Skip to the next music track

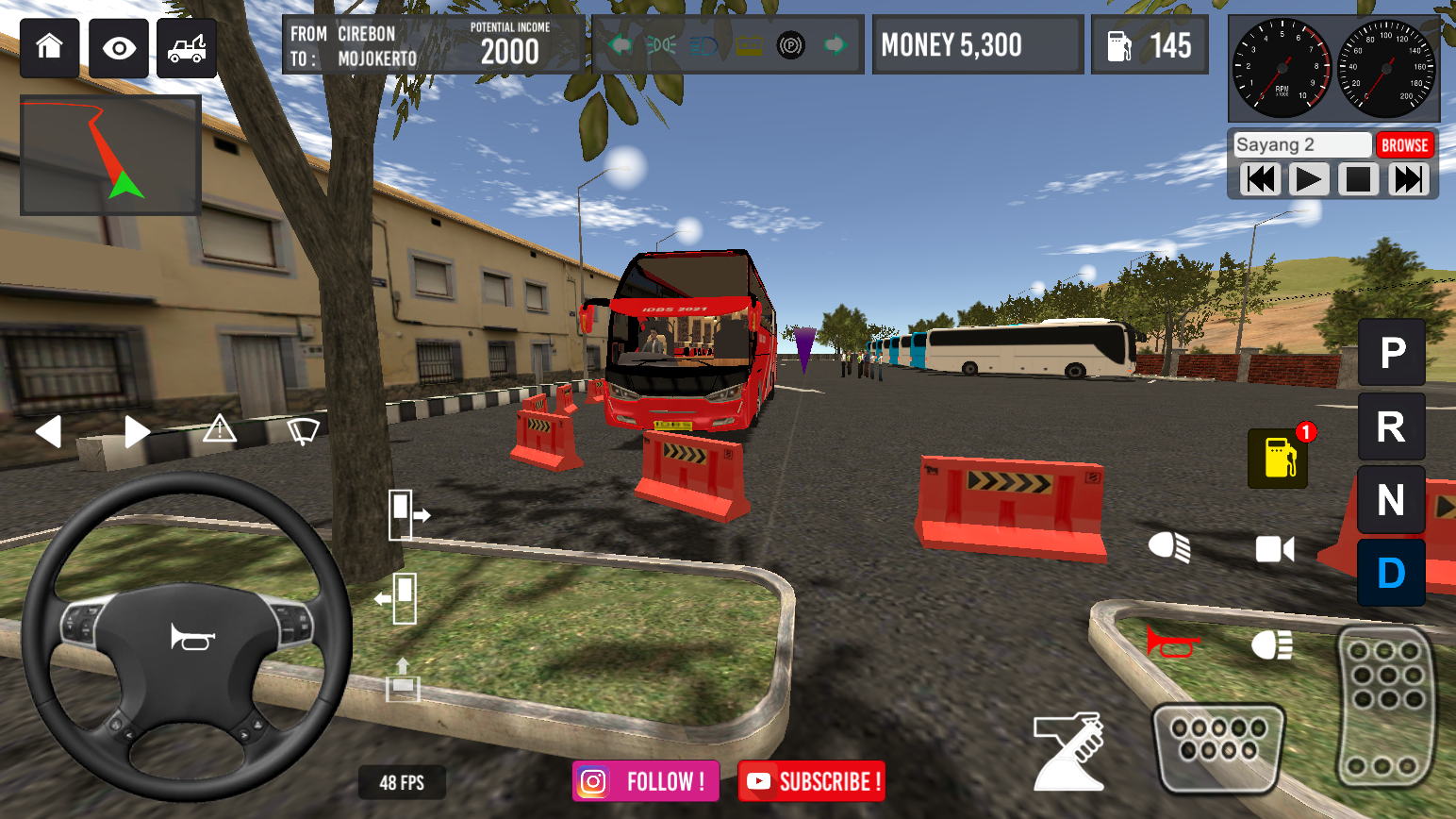pyautogui.click(x=1408, y=178)
